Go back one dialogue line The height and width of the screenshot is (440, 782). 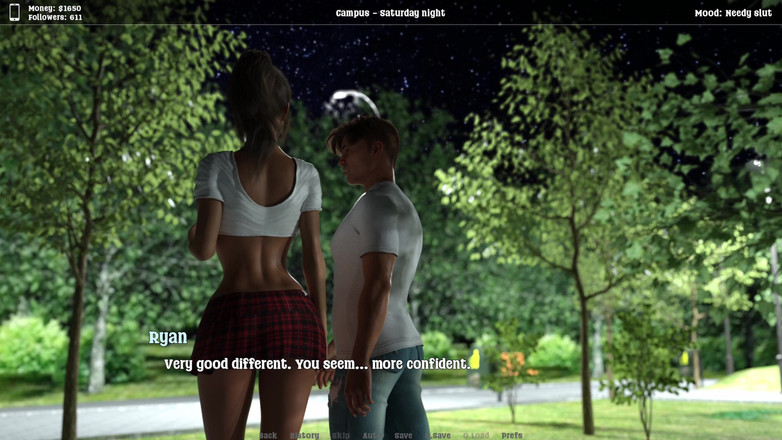[x=268, y=436]
